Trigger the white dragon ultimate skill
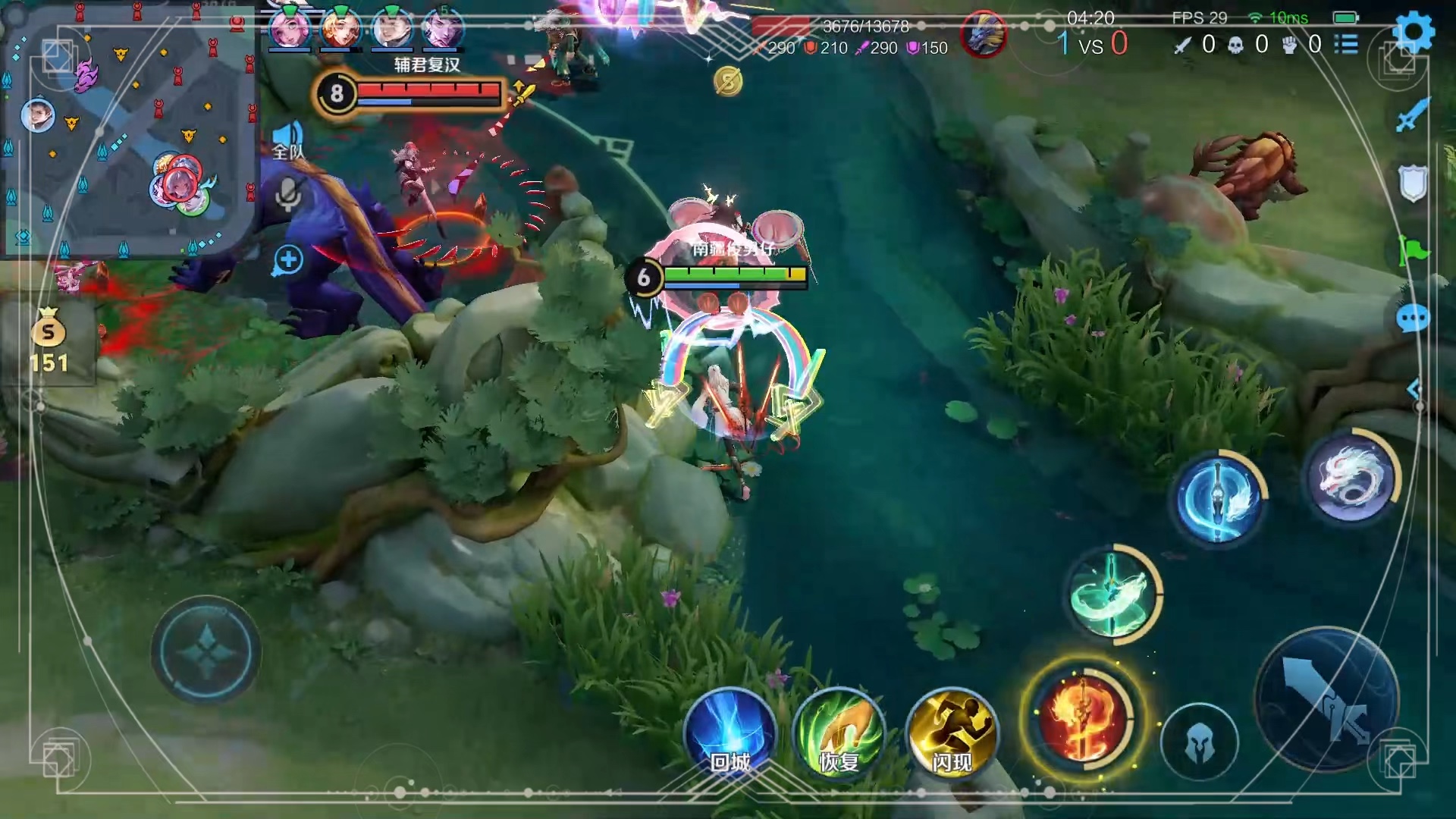The height and width of the screenshot is (819, 1456). click(x=1352, y=477)
